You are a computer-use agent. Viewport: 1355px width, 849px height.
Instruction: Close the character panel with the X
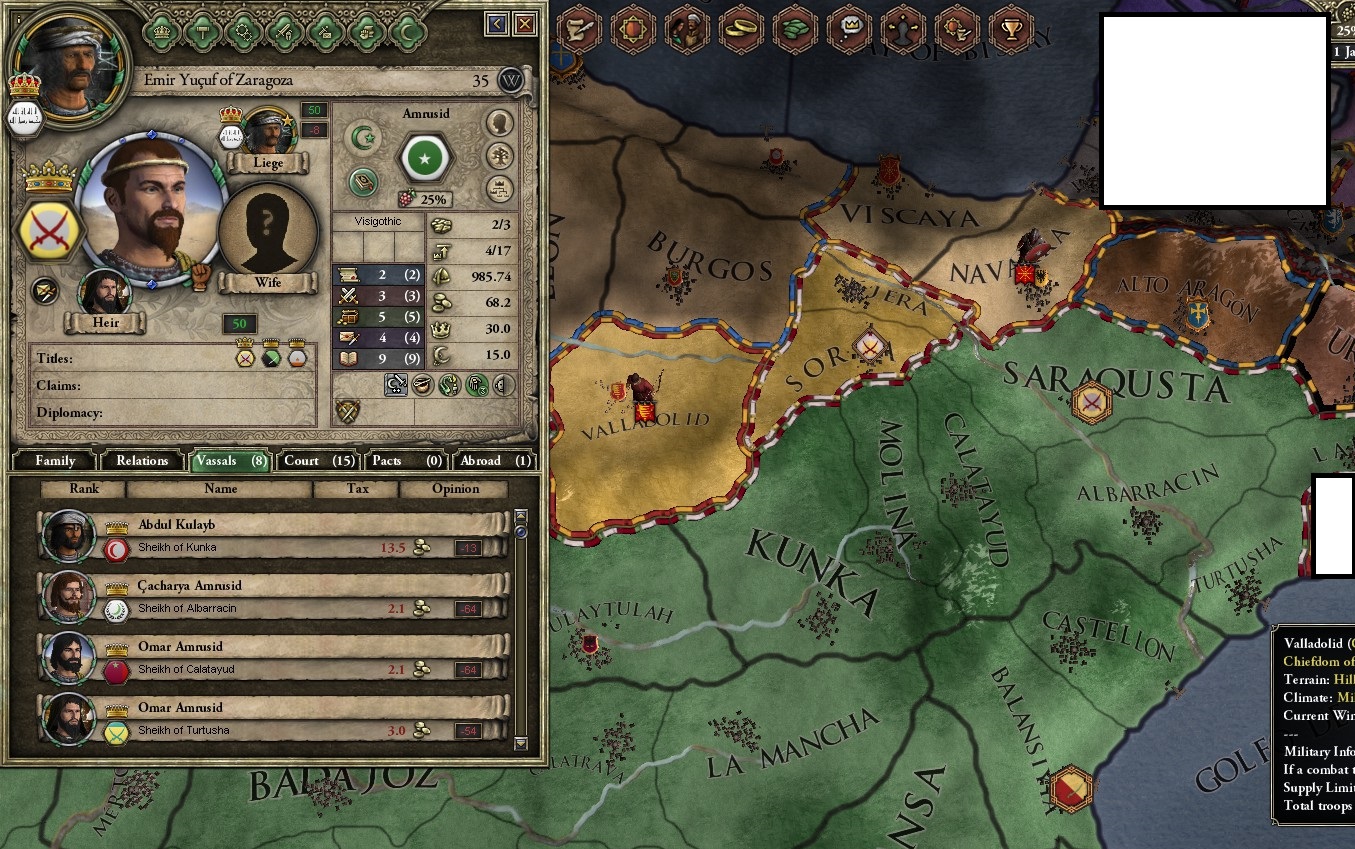524,24
